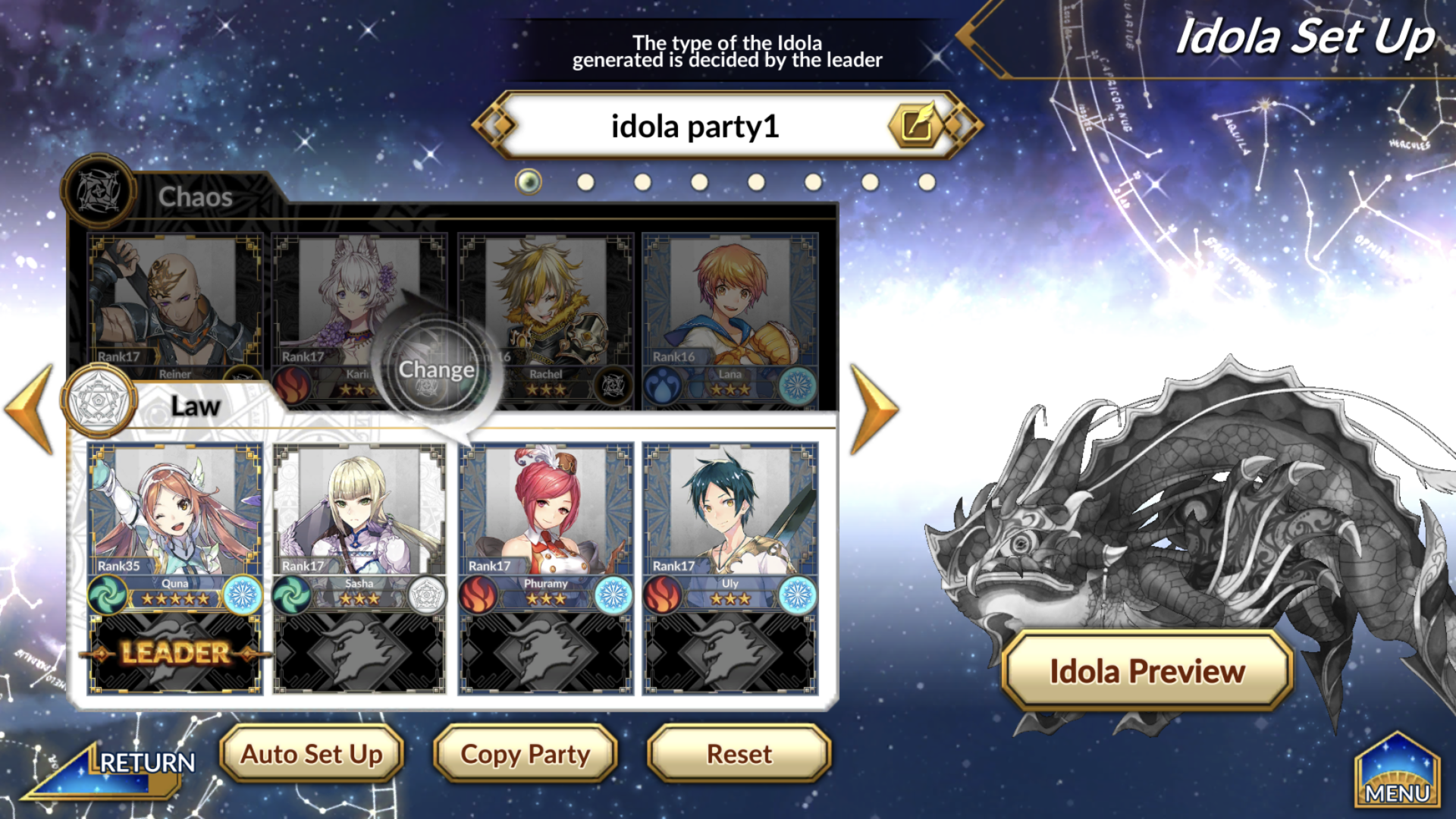Run Auto Set Up for party
The width and height of the screenshot is (1456, 819).
click(x=312, y=754)
